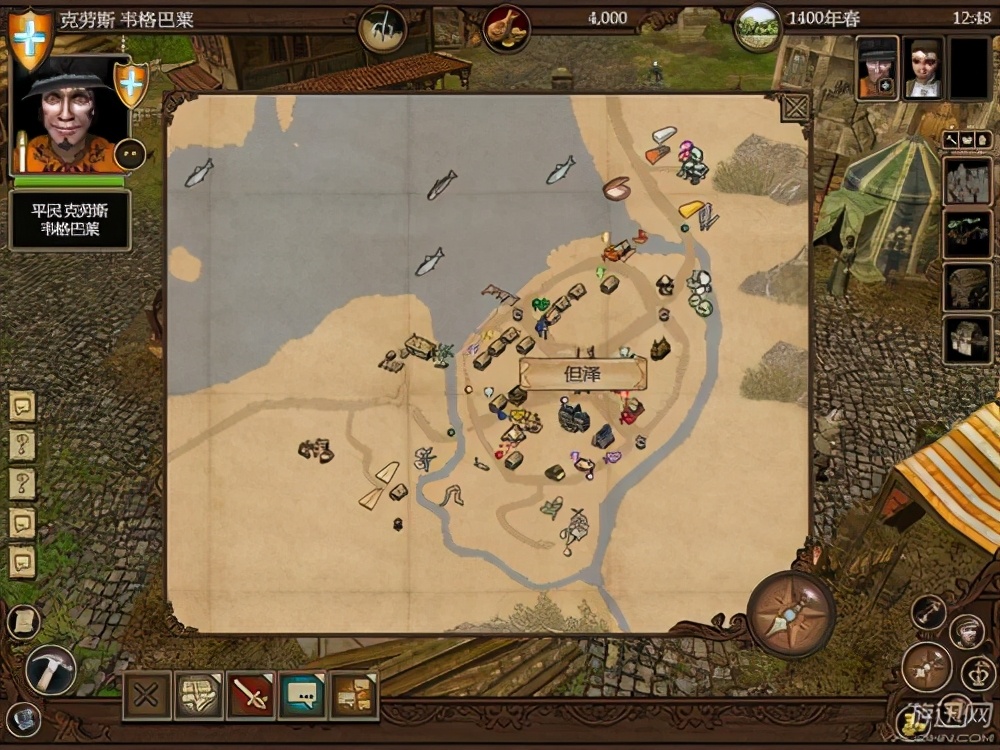Select the hat-wearing man portrait top right
This screenshot has width=1000, height=750.
tap(877, 68)
